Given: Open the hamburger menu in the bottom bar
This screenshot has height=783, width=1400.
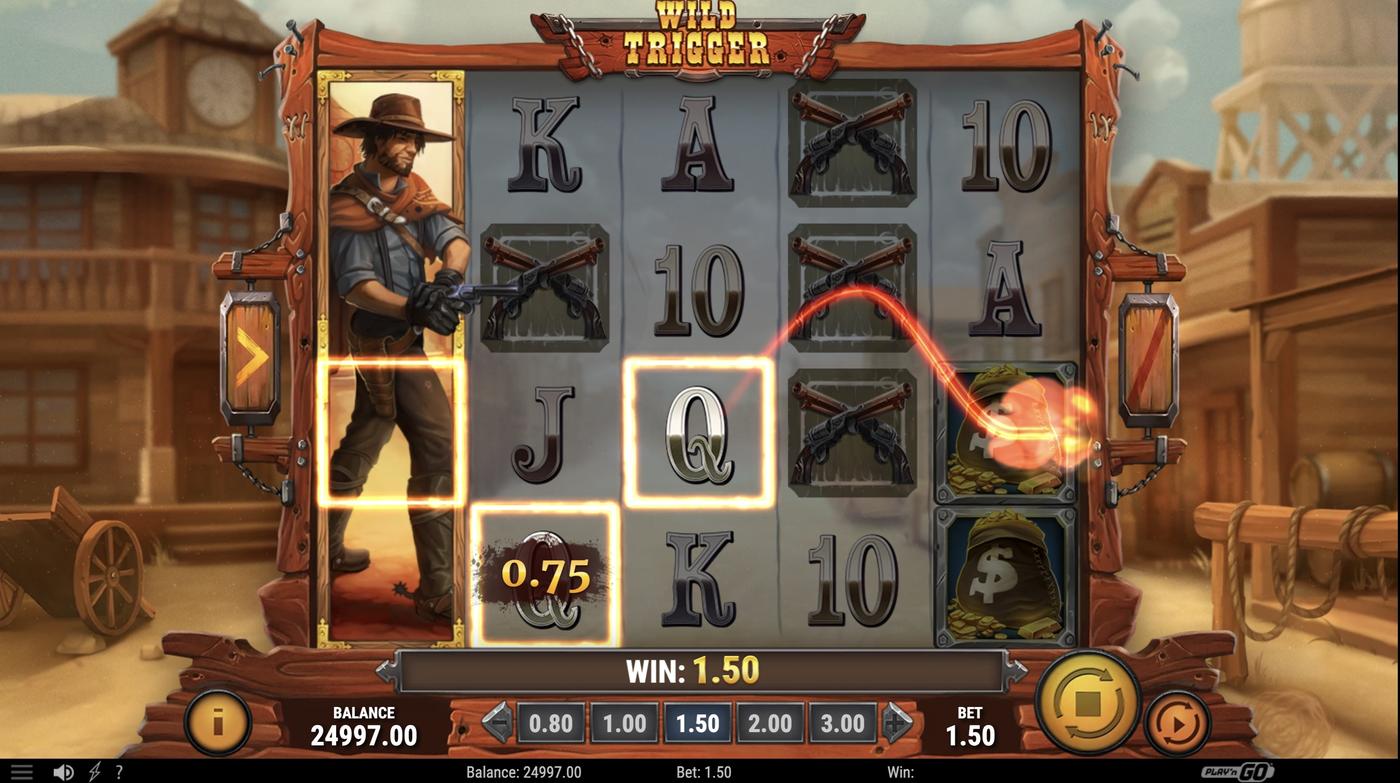Looking at the screenshot, I should [x=22, y=770].
